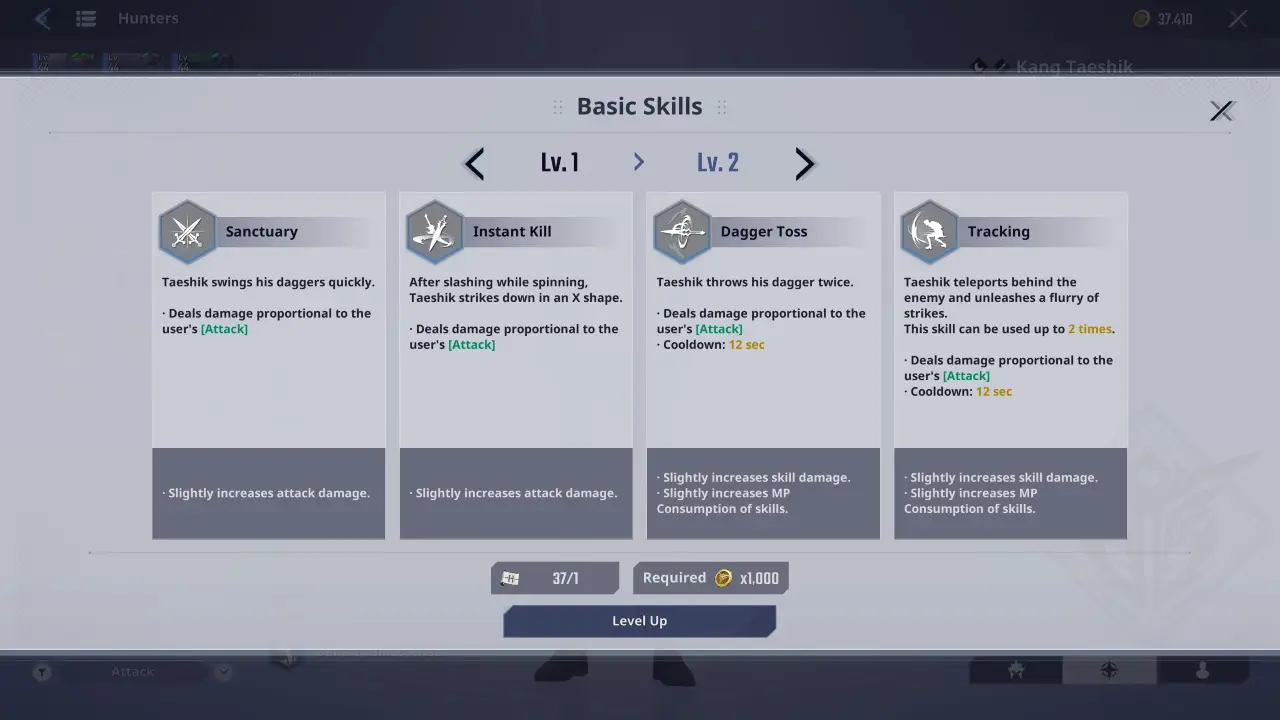Select the skills compass icon in bottom bar
The height and width of the screenshot is (720, 1280).
[x=1108, y=671]
